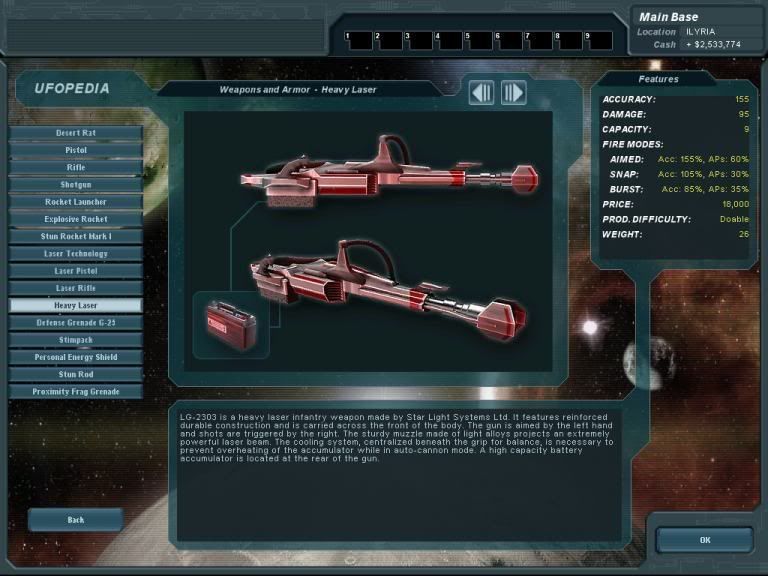Open Stun Rocket Mark I entry
768x576 pixels.
click(x=76, y=236)
